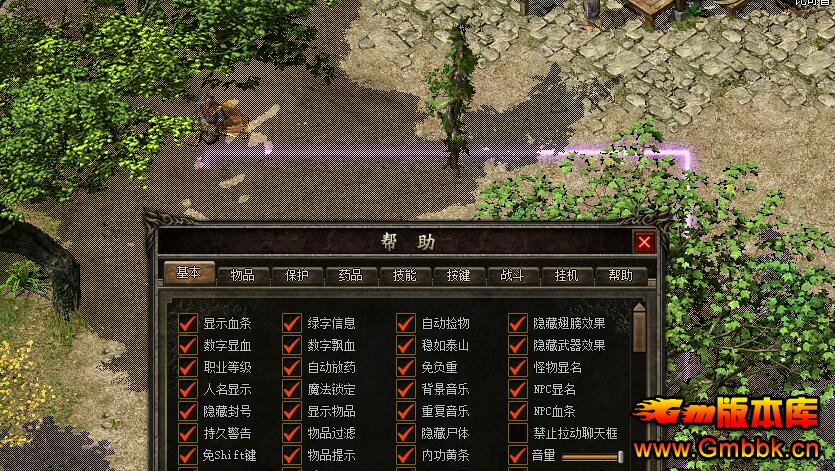
Task: Turn off 背景音乐 checkbox
Action: pos(405,390)
